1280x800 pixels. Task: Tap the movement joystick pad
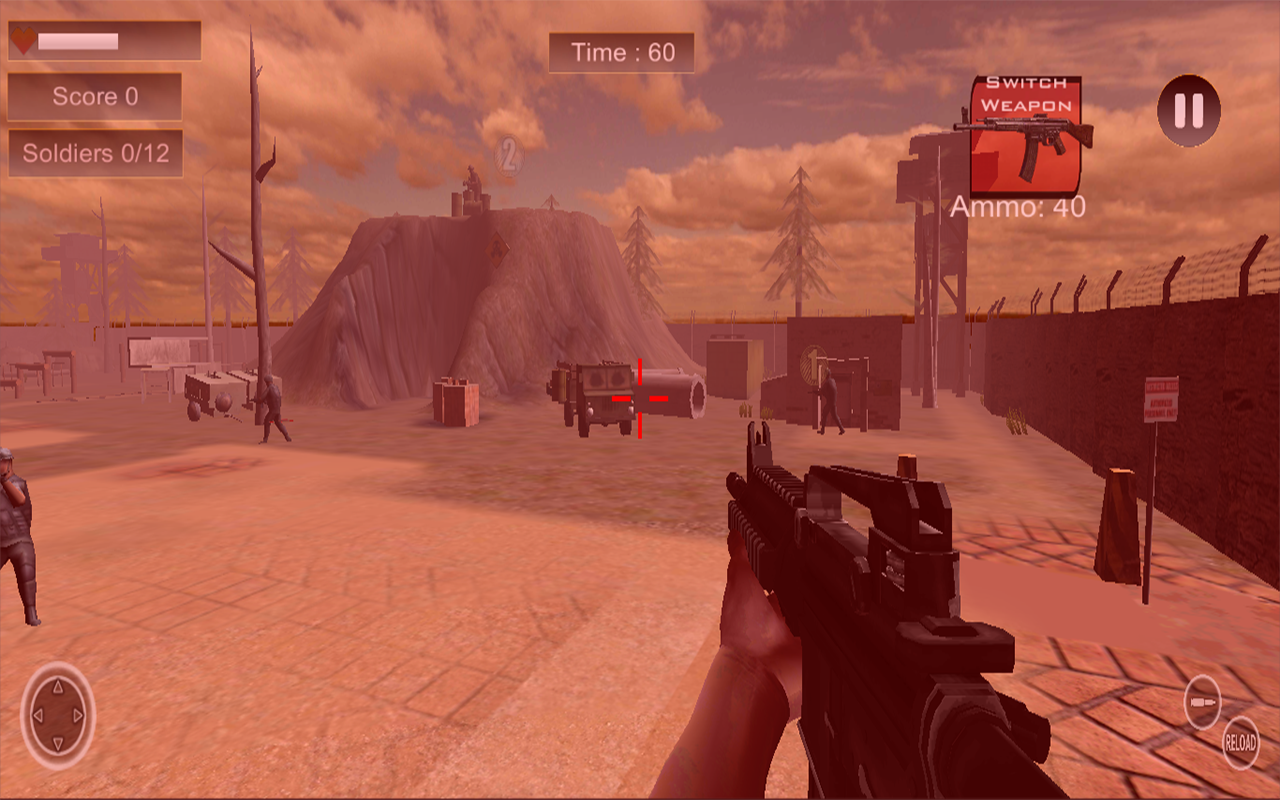click(x=58, y=715)
